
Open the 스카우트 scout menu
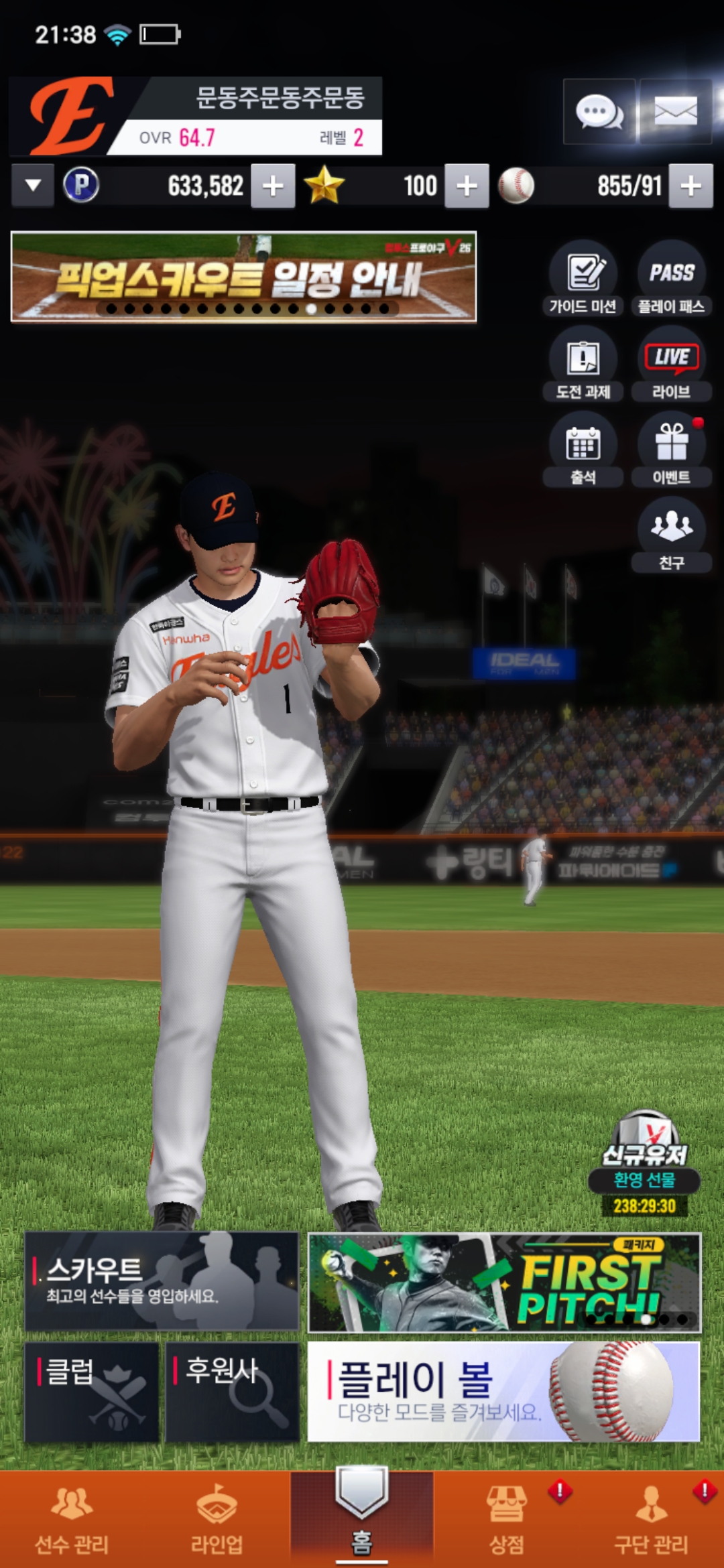162,1281
